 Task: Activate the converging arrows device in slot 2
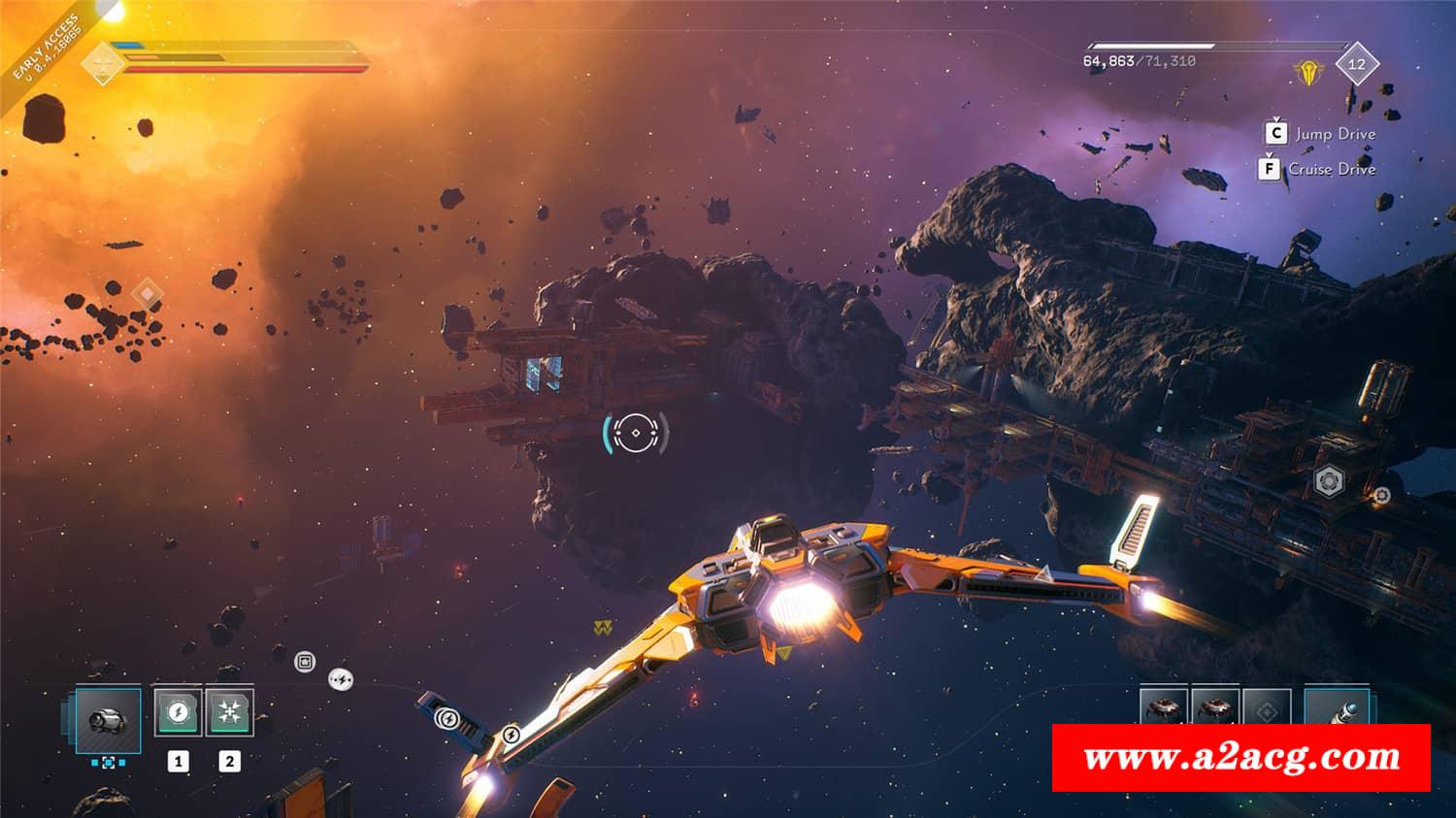pos(230,712)
